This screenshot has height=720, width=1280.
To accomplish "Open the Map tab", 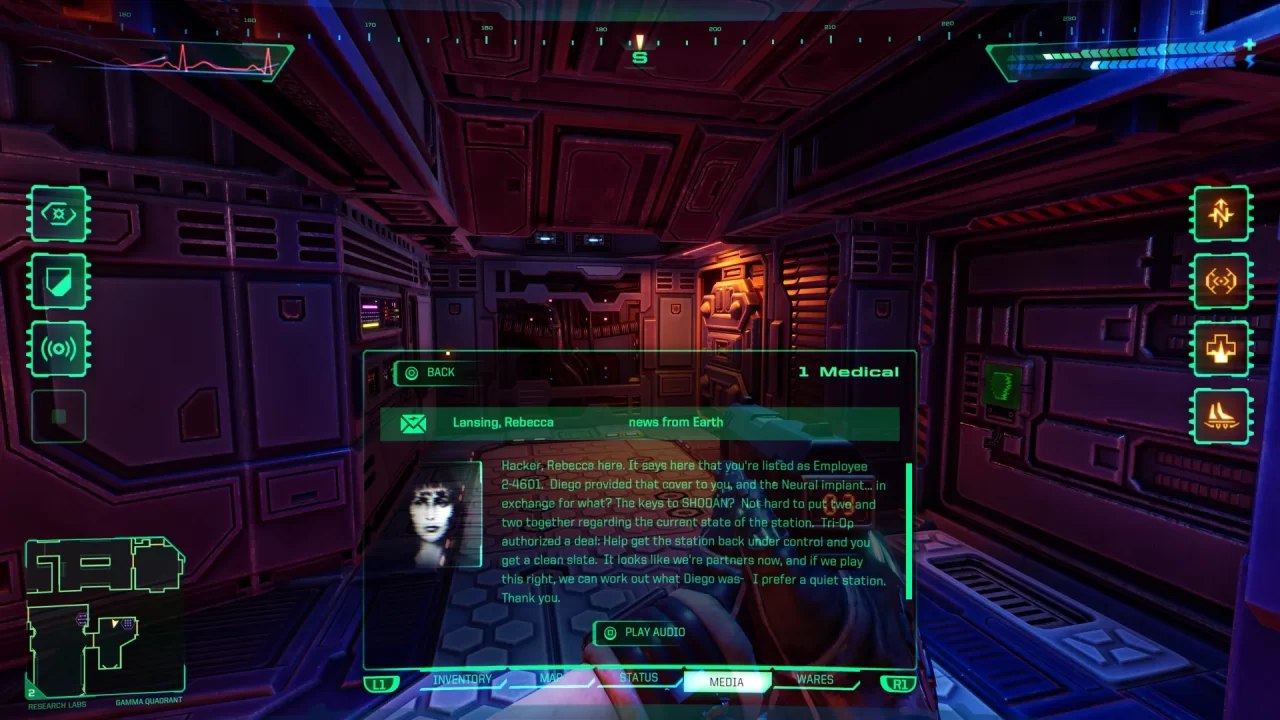I will pyautogui.click(x=551, y=680).
